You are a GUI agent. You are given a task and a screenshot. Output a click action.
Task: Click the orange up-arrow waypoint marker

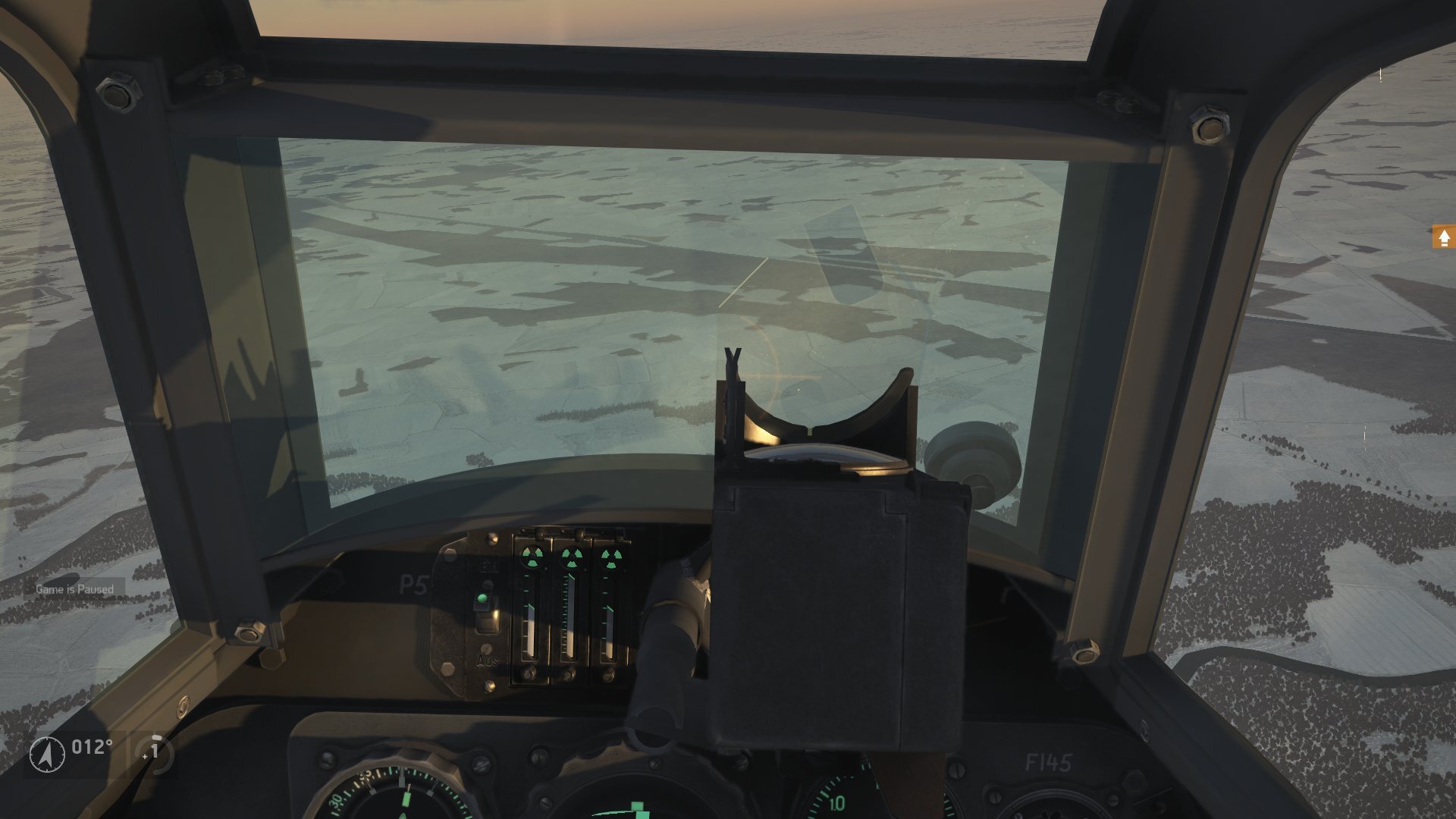1443,238
